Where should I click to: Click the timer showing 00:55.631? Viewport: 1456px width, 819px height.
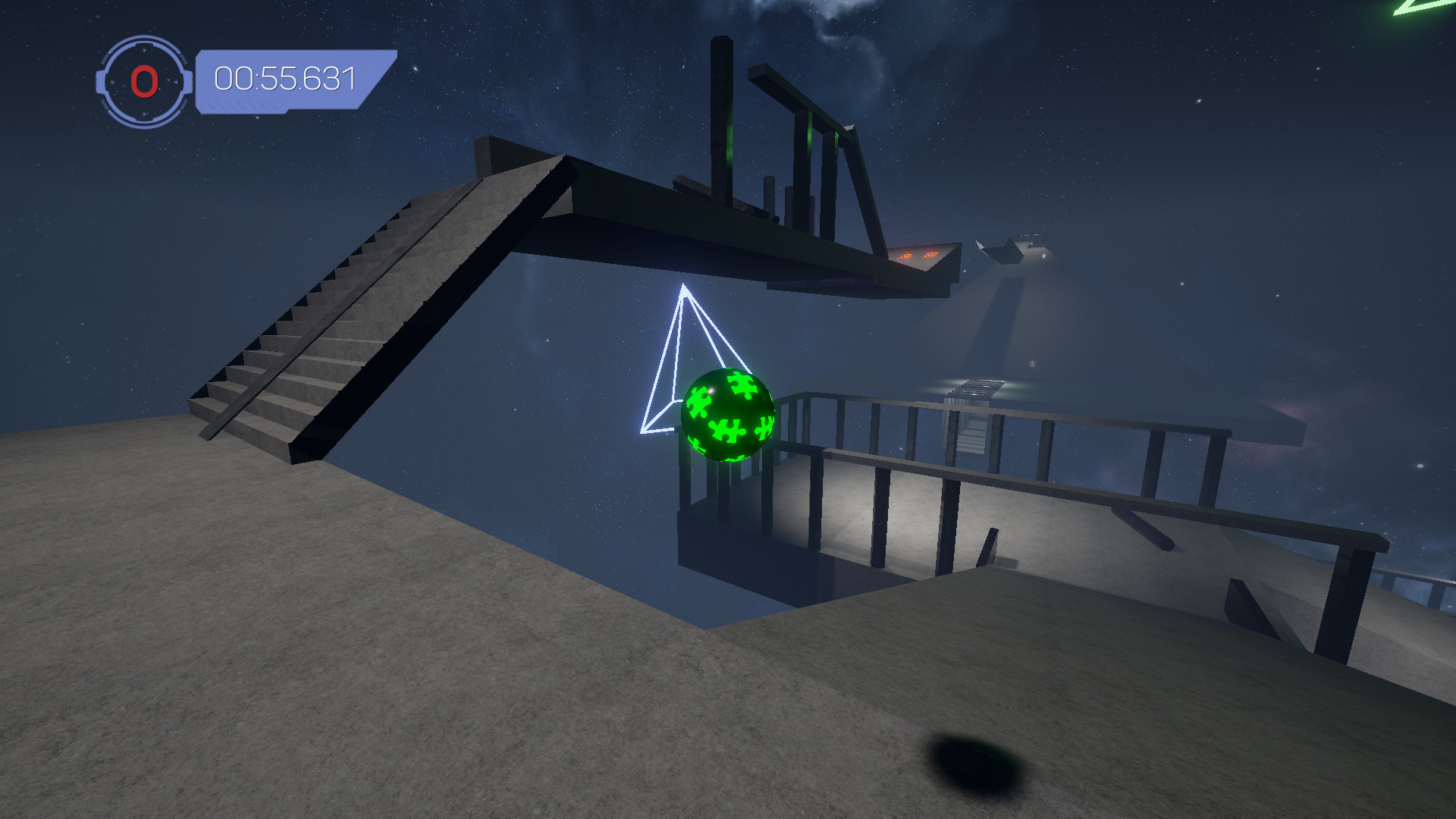[x=286, y=76]
